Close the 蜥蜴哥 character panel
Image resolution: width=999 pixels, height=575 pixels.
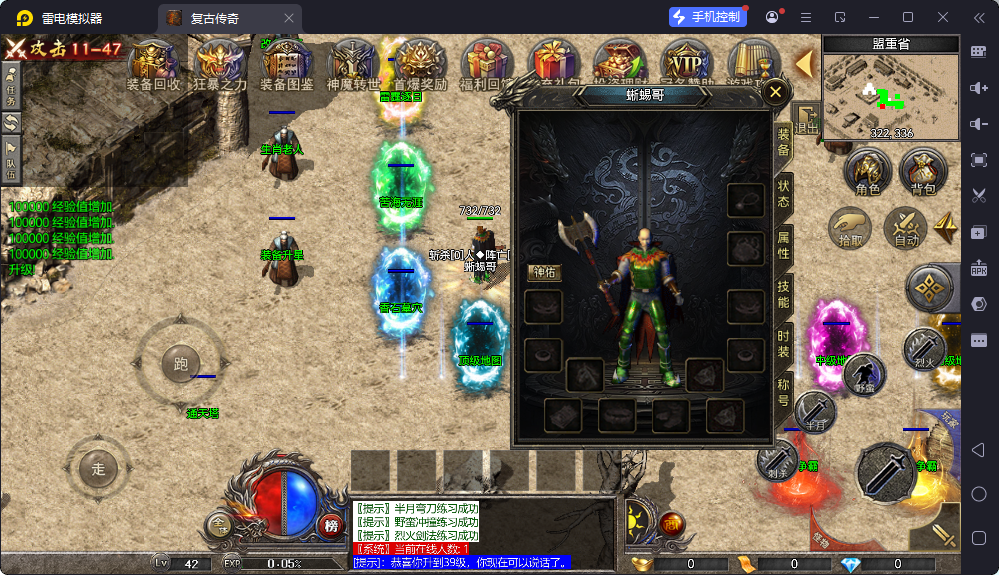pyautogui.click(x=775, y=93)
